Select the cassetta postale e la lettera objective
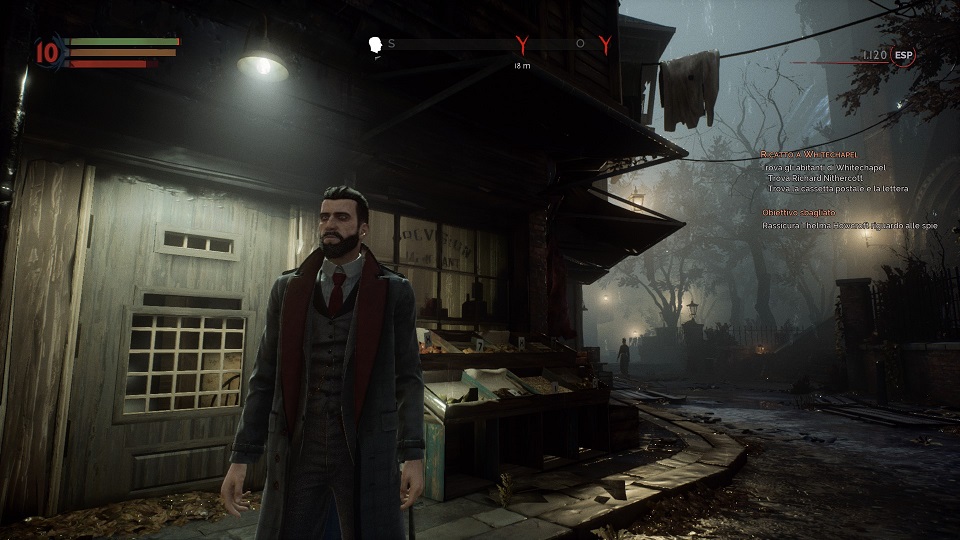The height and width of the screenshot is (540, 960). click(x=838, y=189)
